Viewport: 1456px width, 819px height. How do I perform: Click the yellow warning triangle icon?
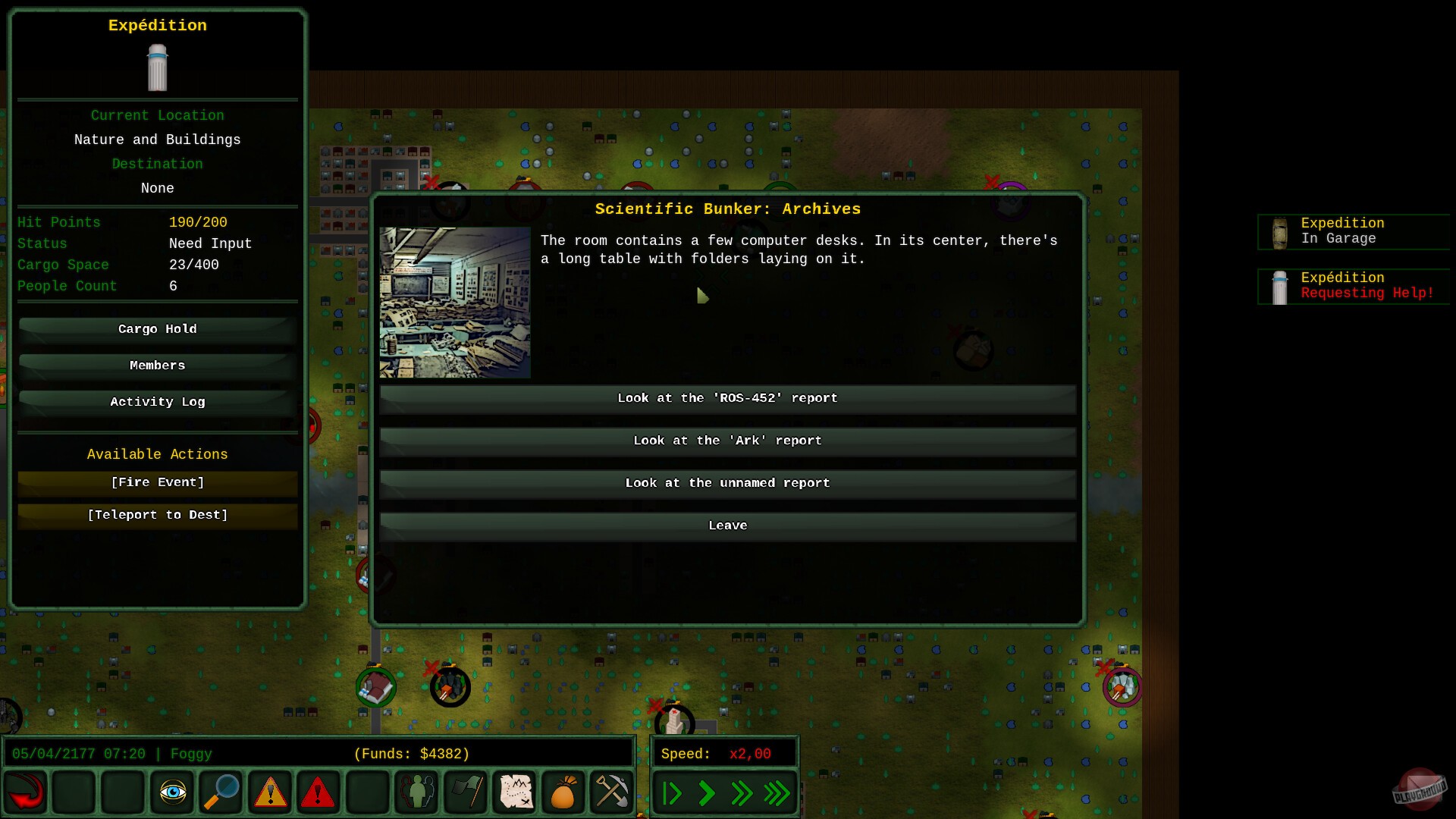269,792
